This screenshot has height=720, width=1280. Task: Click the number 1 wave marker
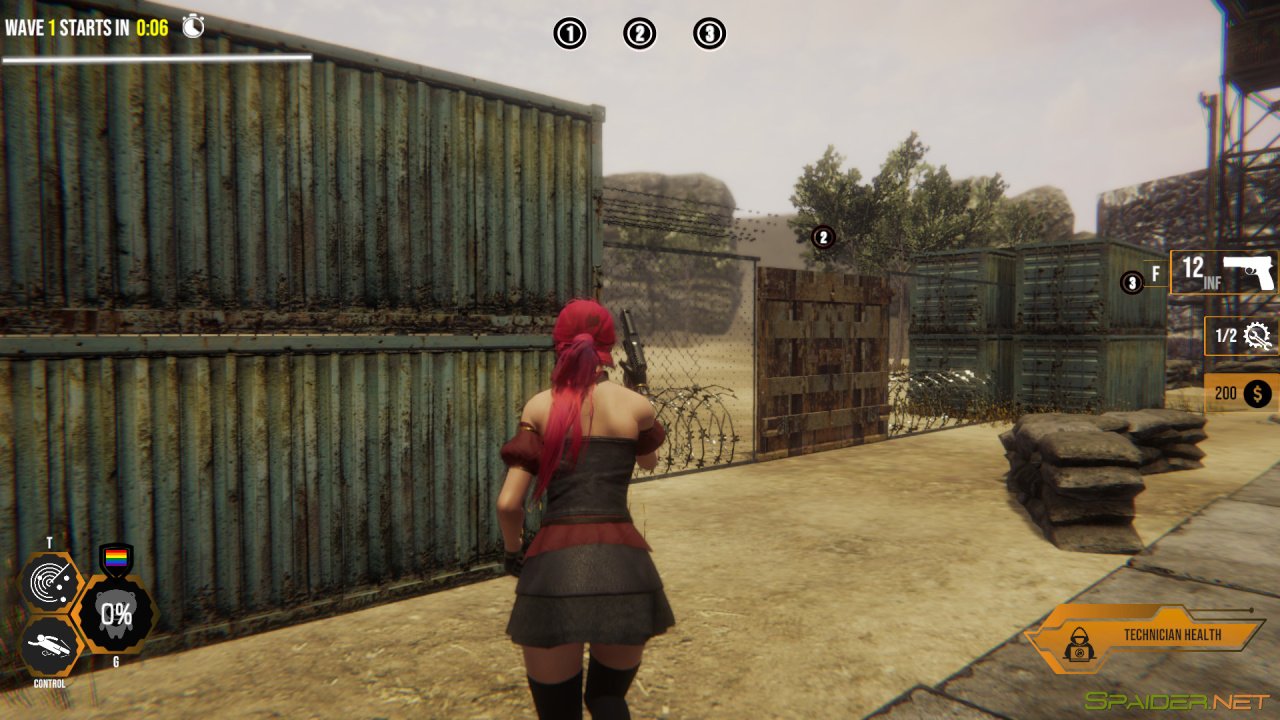coord(569,34)
